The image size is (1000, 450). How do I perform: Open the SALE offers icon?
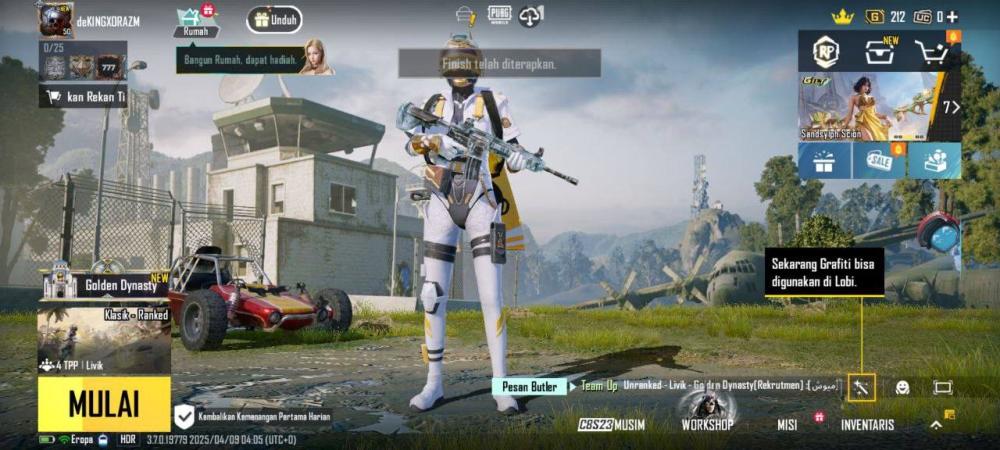tap(880, 161)
